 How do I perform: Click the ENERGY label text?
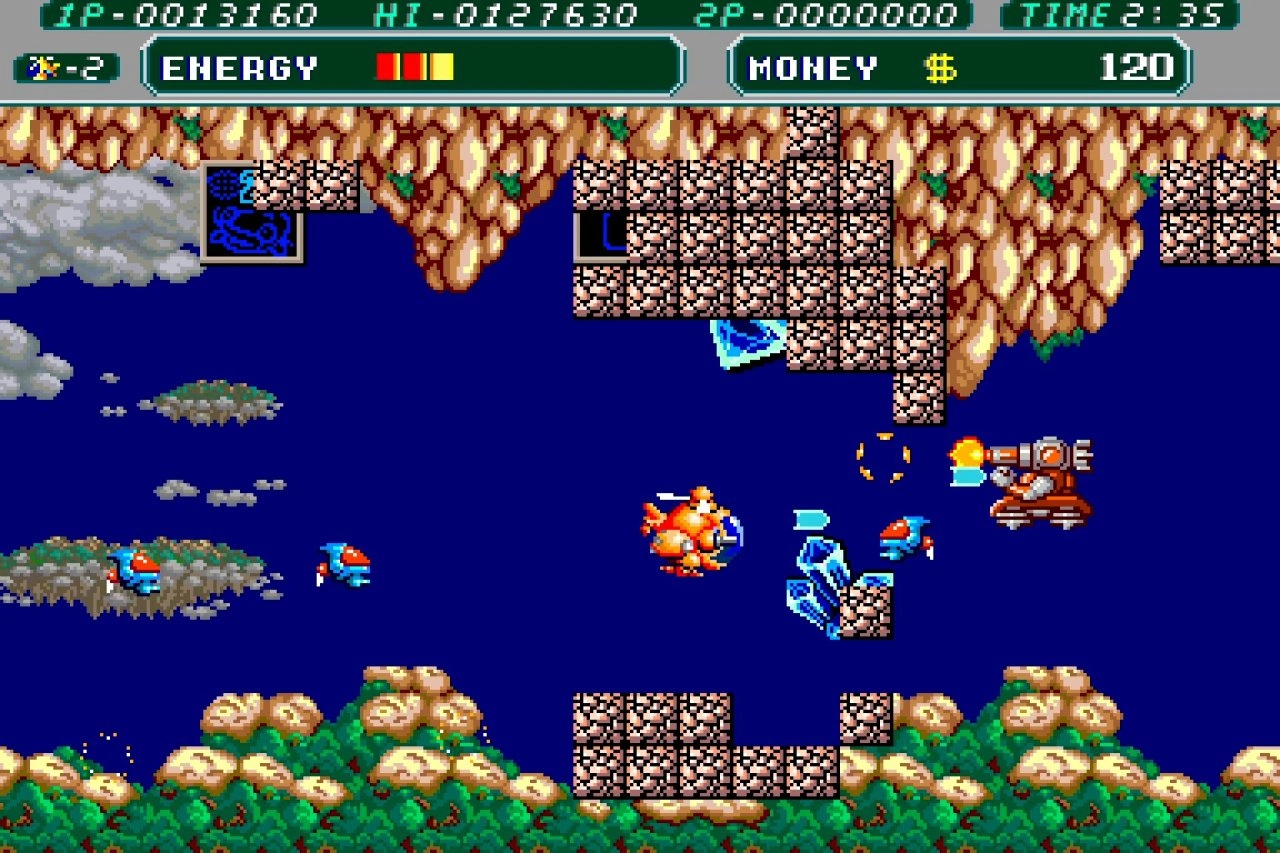(x=238, y=67)
